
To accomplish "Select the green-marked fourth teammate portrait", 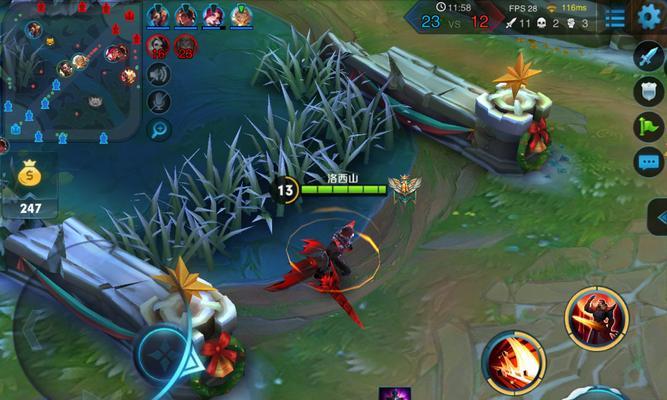I will tap(241, 15).
